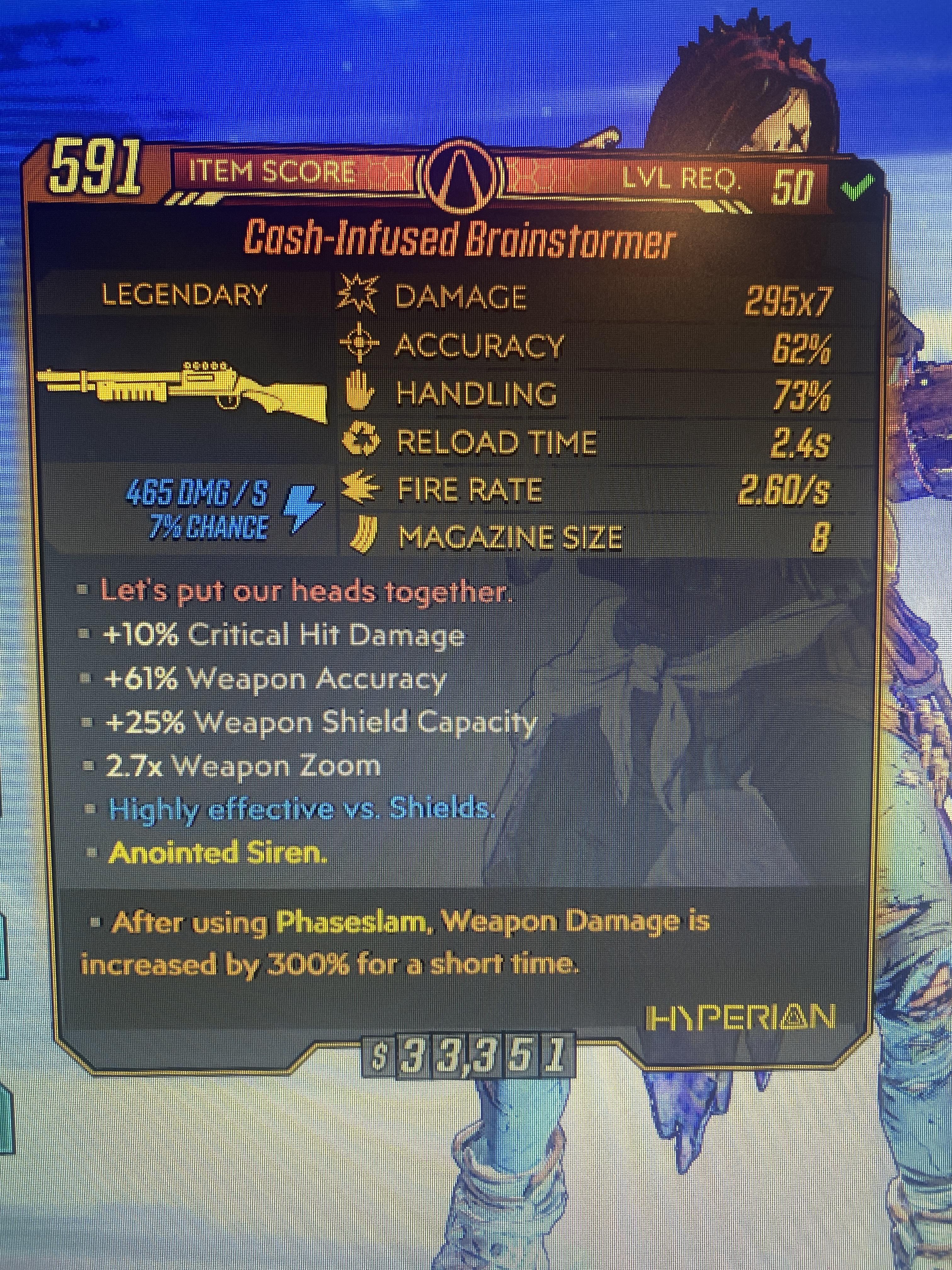Select the Reload Time recycle icon
The image size is (952, 1270).
point(361,439)
